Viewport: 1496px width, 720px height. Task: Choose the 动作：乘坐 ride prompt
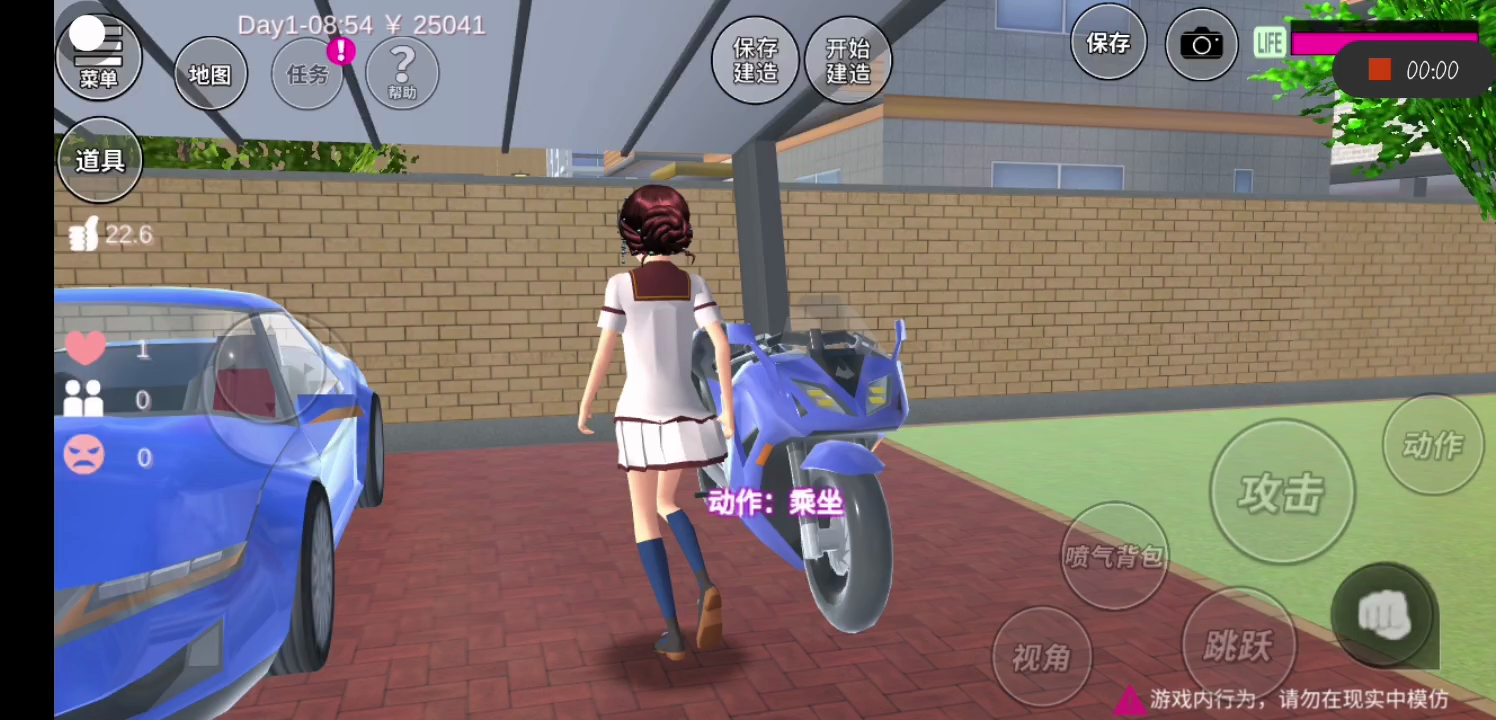point(775,503)
